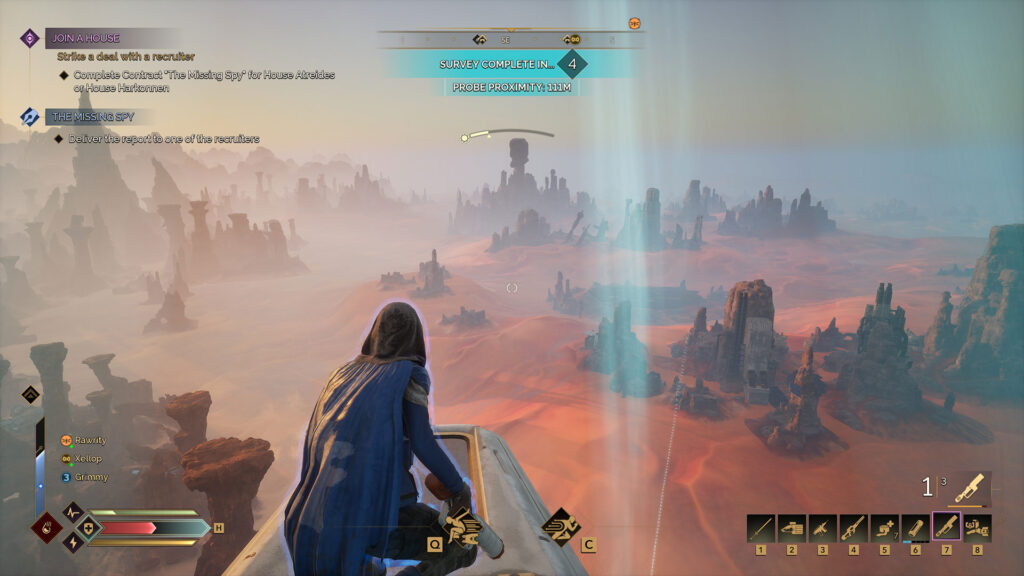
Task: Trigger the dash ability icon
Action: pyautogui.click(x=559, y=524)
